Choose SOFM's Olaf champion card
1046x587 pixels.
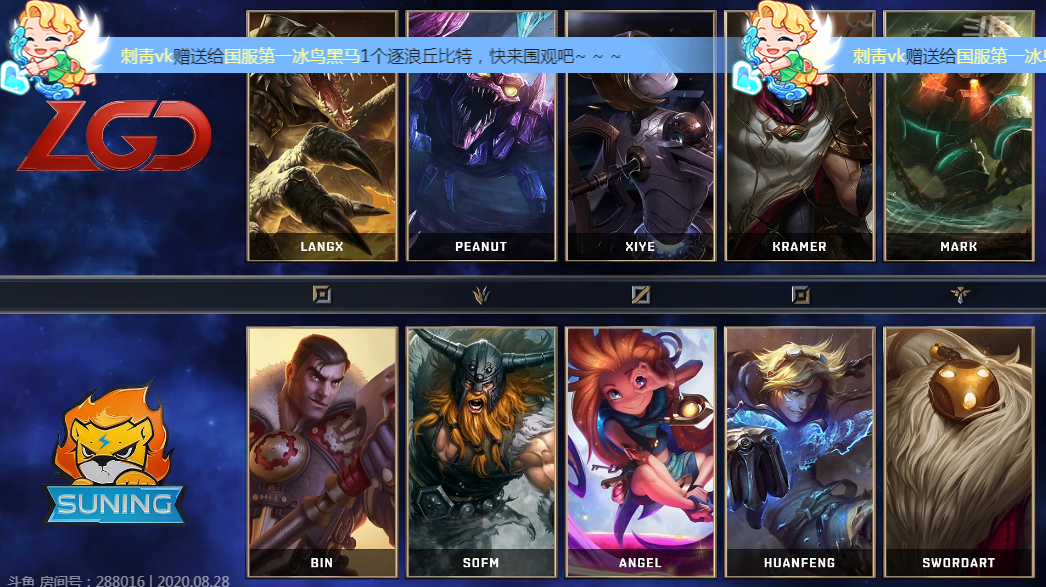(481, 450)
